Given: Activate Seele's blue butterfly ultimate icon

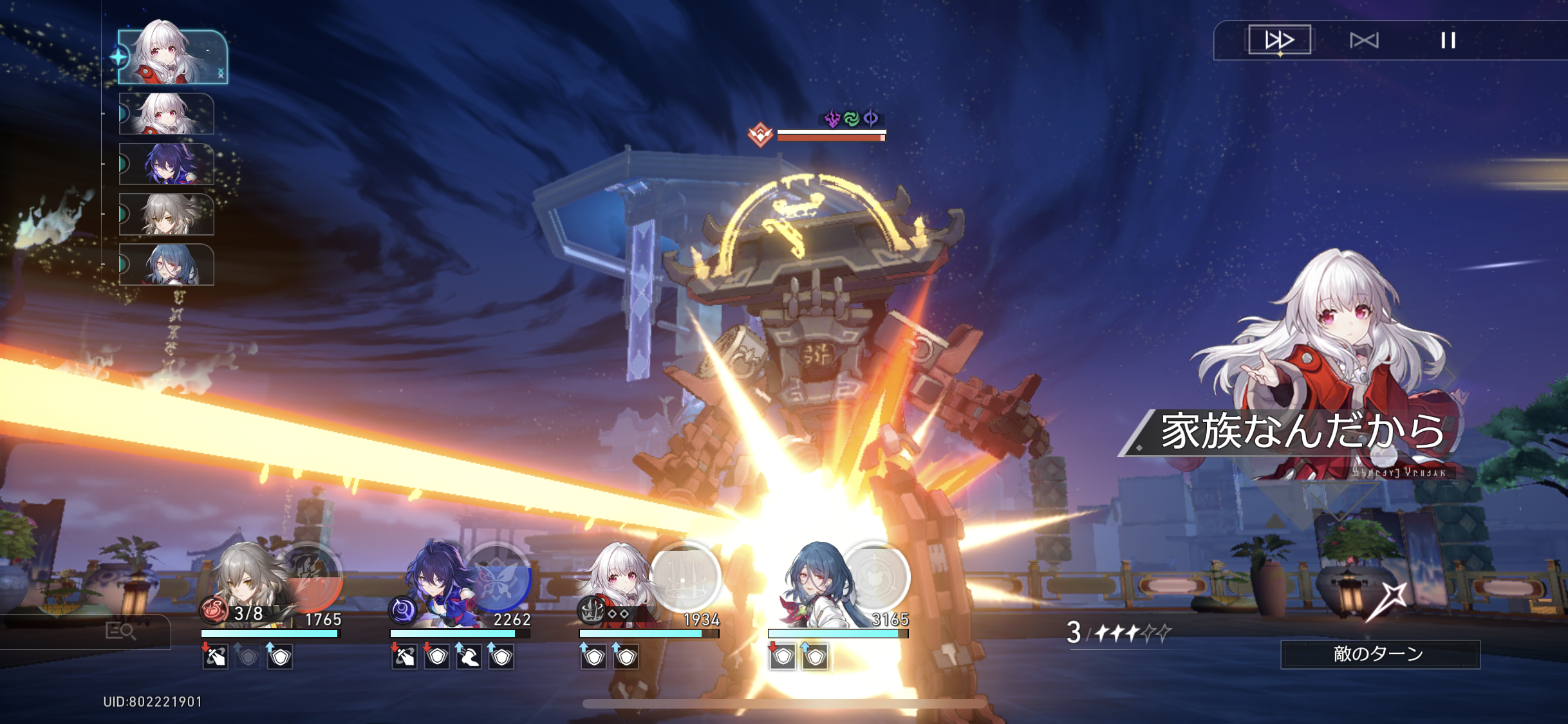Looking at the screenshot, I should pyautogui.click(x=498, y=576).
